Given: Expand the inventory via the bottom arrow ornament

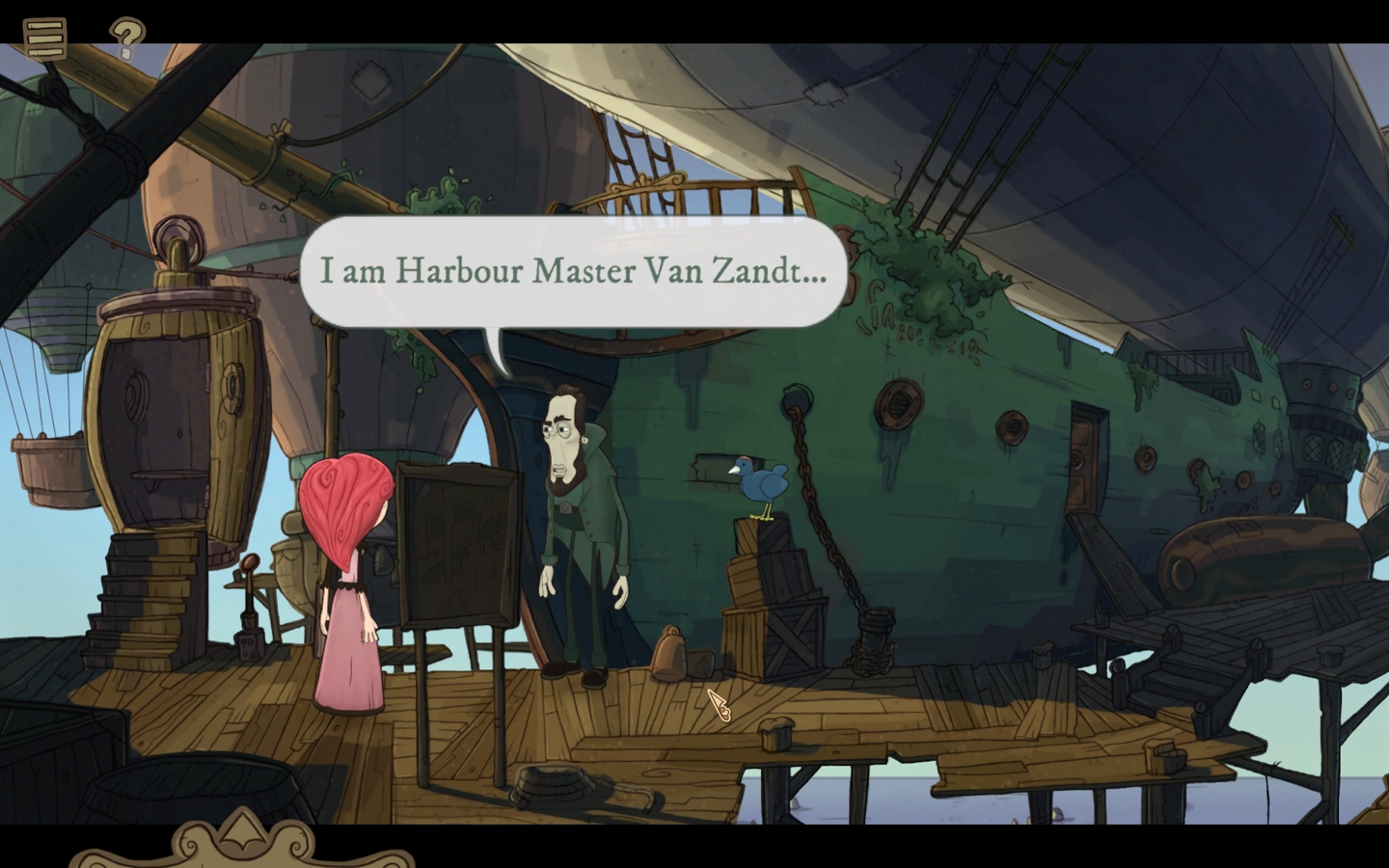Looking at the screenshot, I should click(239, 831).
